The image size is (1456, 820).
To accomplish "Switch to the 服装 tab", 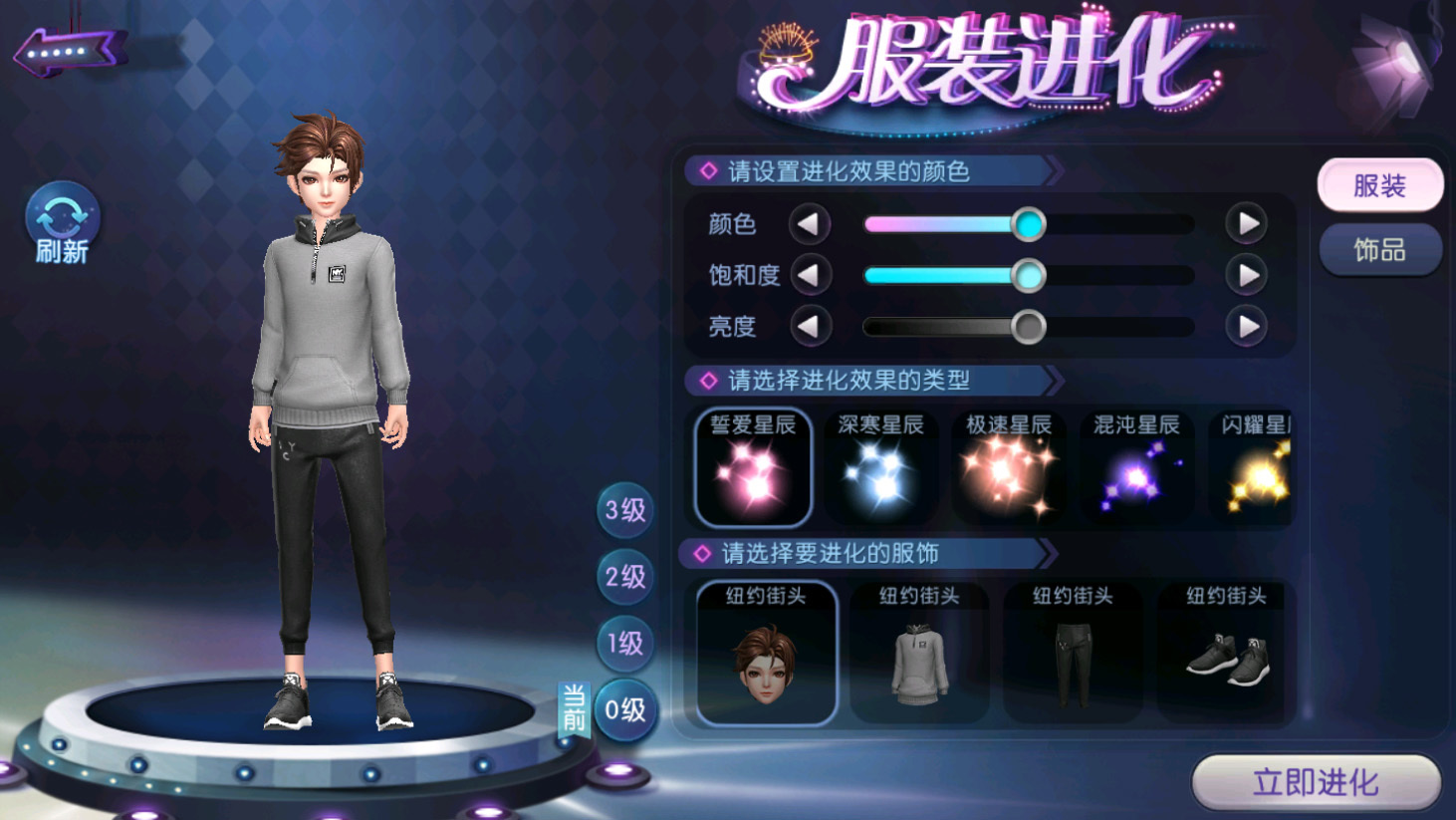I will 1379,185.
